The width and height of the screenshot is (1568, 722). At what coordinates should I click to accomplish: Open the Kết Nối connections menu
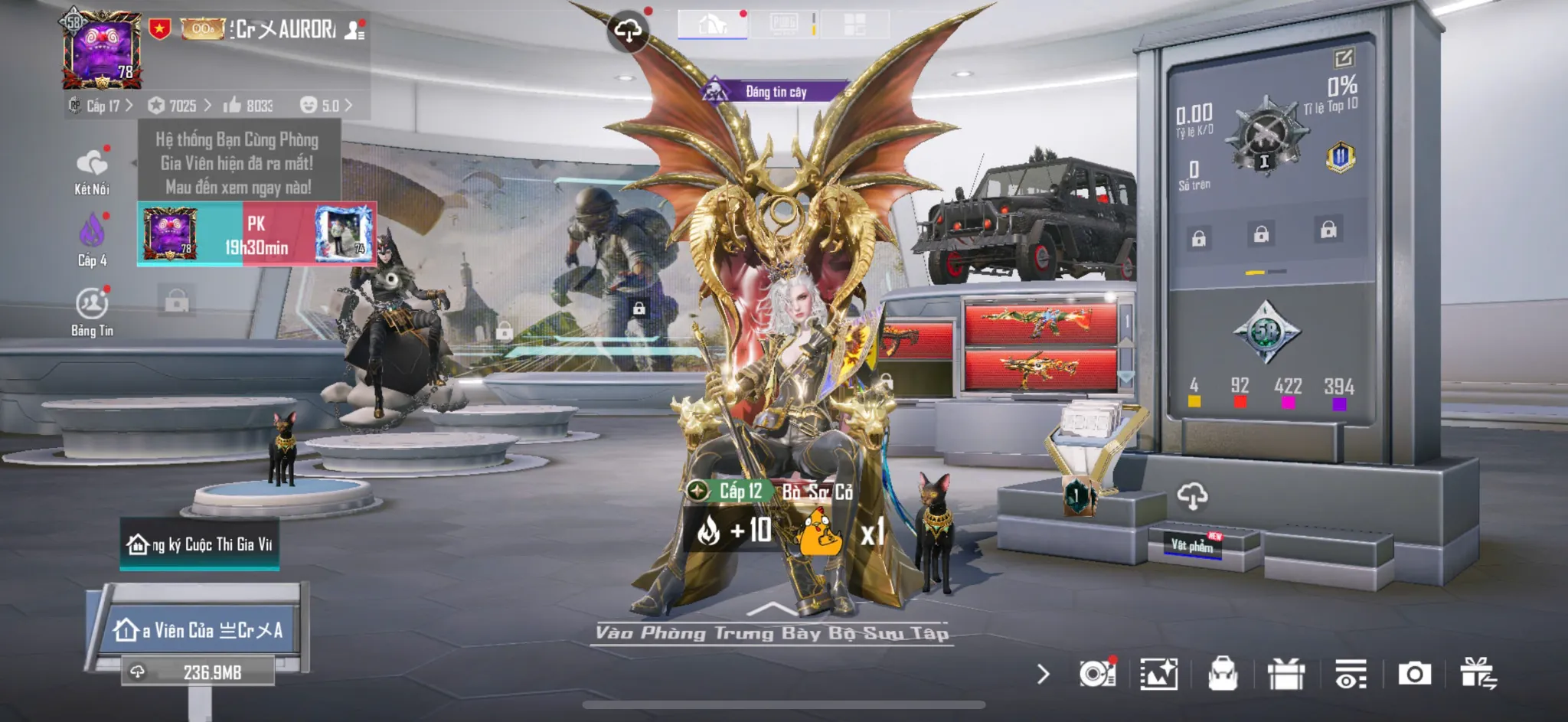click(92, 171)
